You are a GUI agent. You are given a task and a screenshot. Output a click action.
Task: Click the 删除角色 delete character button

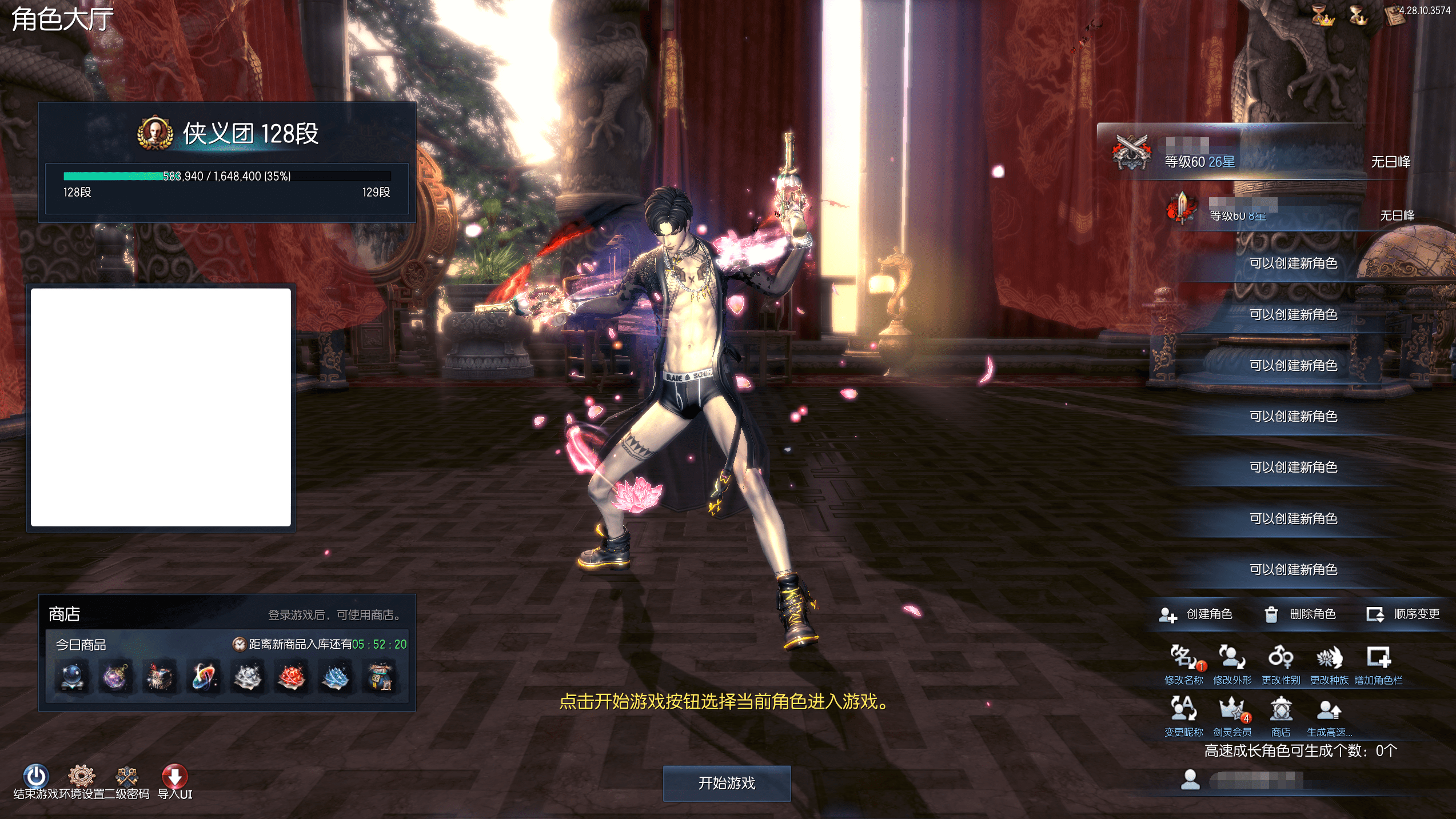pyautogui.click(x=1301, y=614)
